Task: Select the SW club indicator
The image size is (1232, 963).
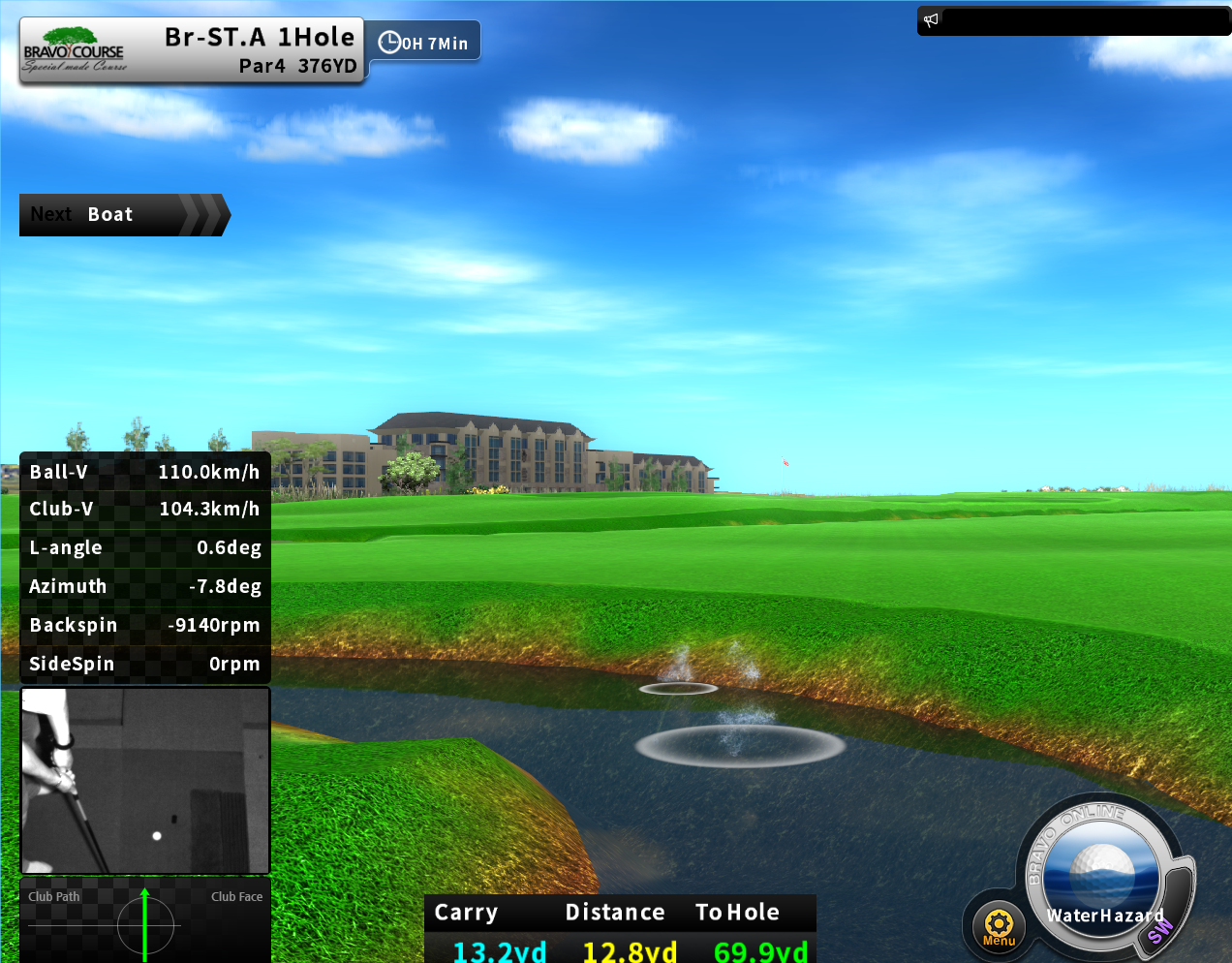Action: tap(1161, 930)
